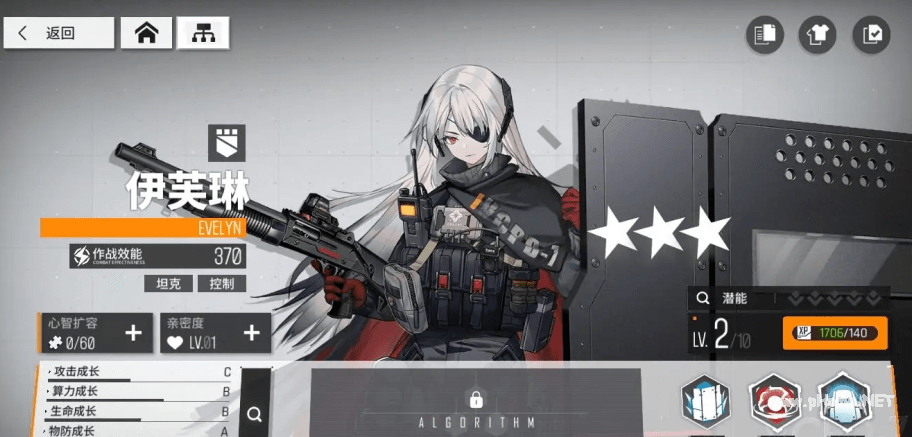Tap the shield class emblem above the name

pos(226,143)
